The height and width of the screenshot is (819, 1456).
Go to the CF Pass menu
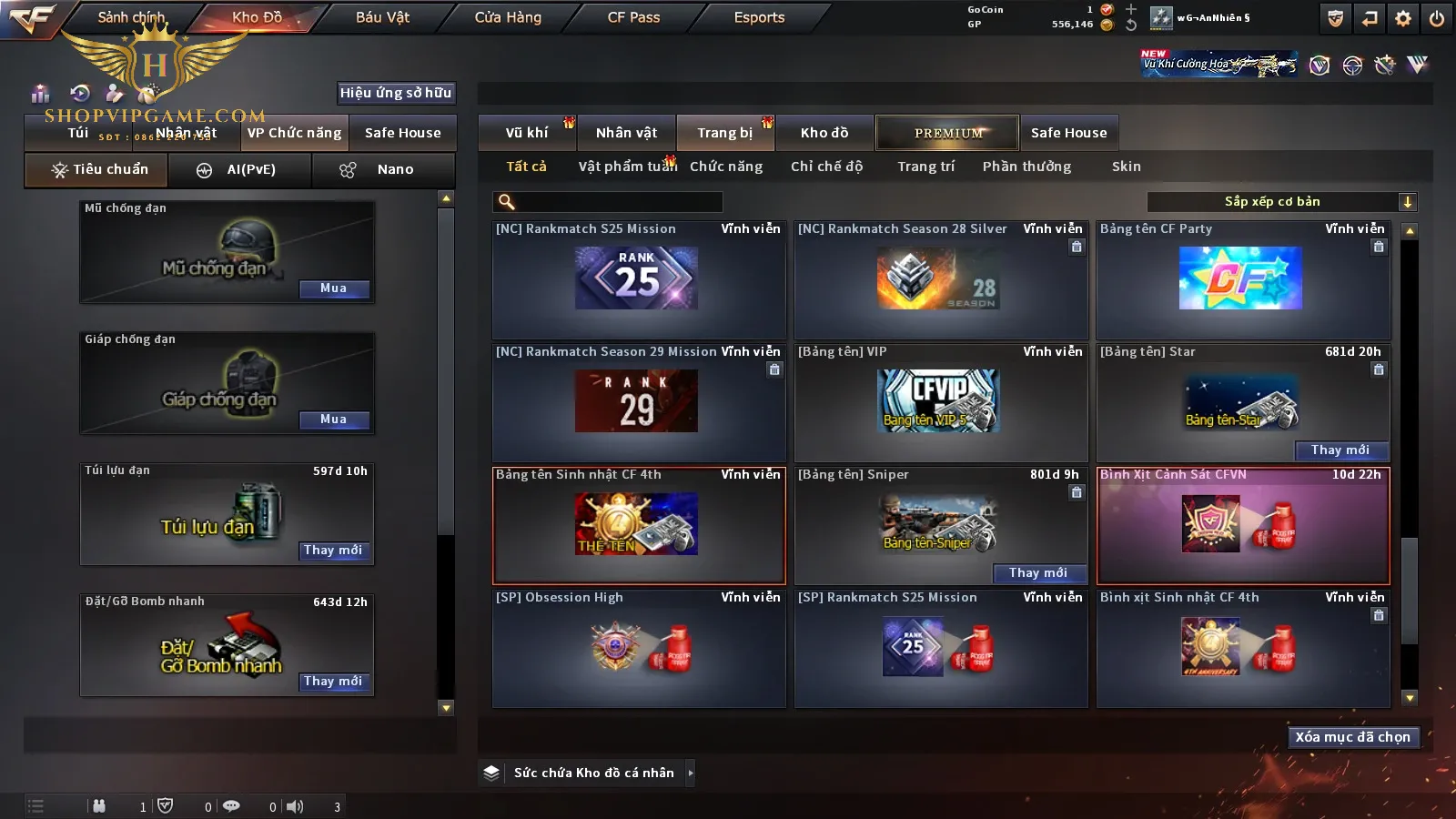(633, 17)
